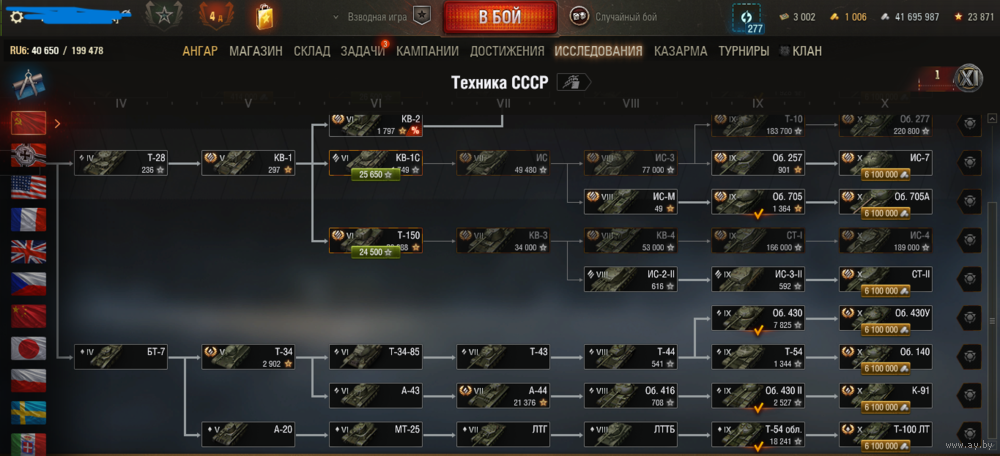Screen dimensions: 1000x456
Task: Select the USSR flag nation
Action: [28, 123]
